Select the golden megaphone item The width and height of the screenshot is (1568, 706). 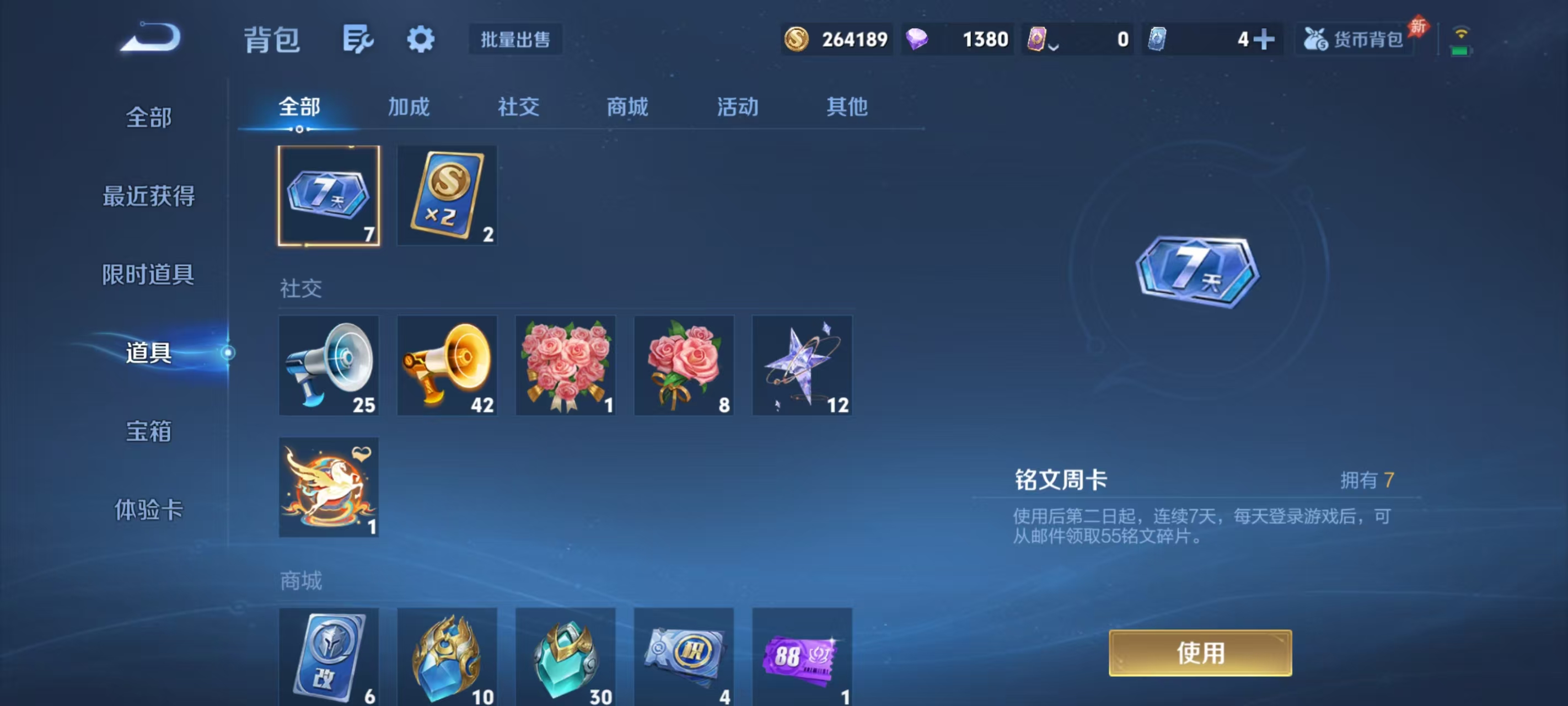[447, 366]
